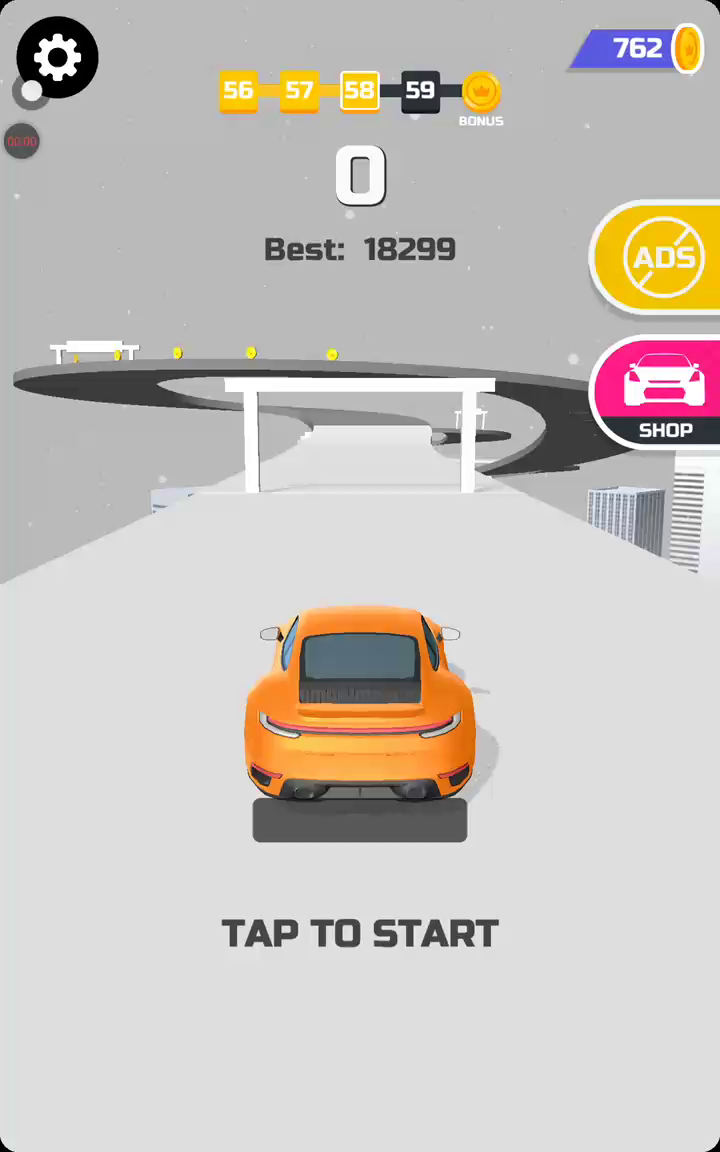Select the remove ADS button

[x=662, y=258]
